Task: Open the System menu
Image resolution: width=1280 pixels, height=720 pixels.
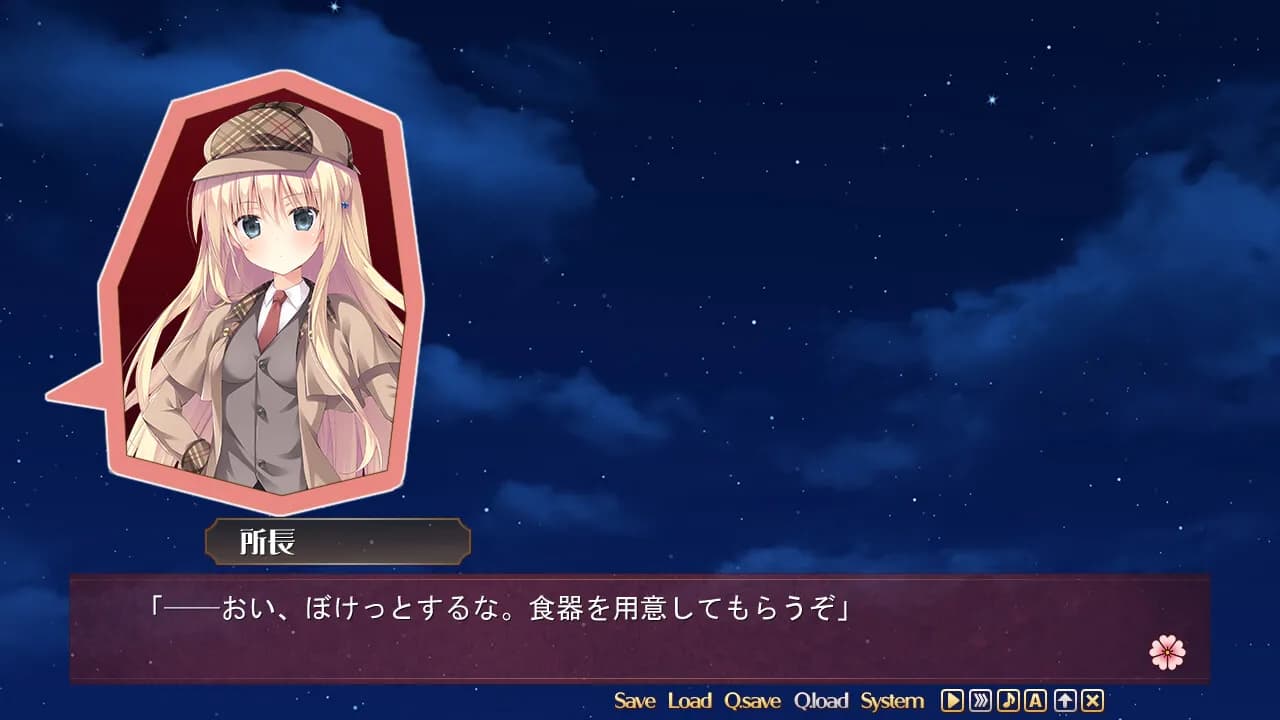Action: point(893,701)
